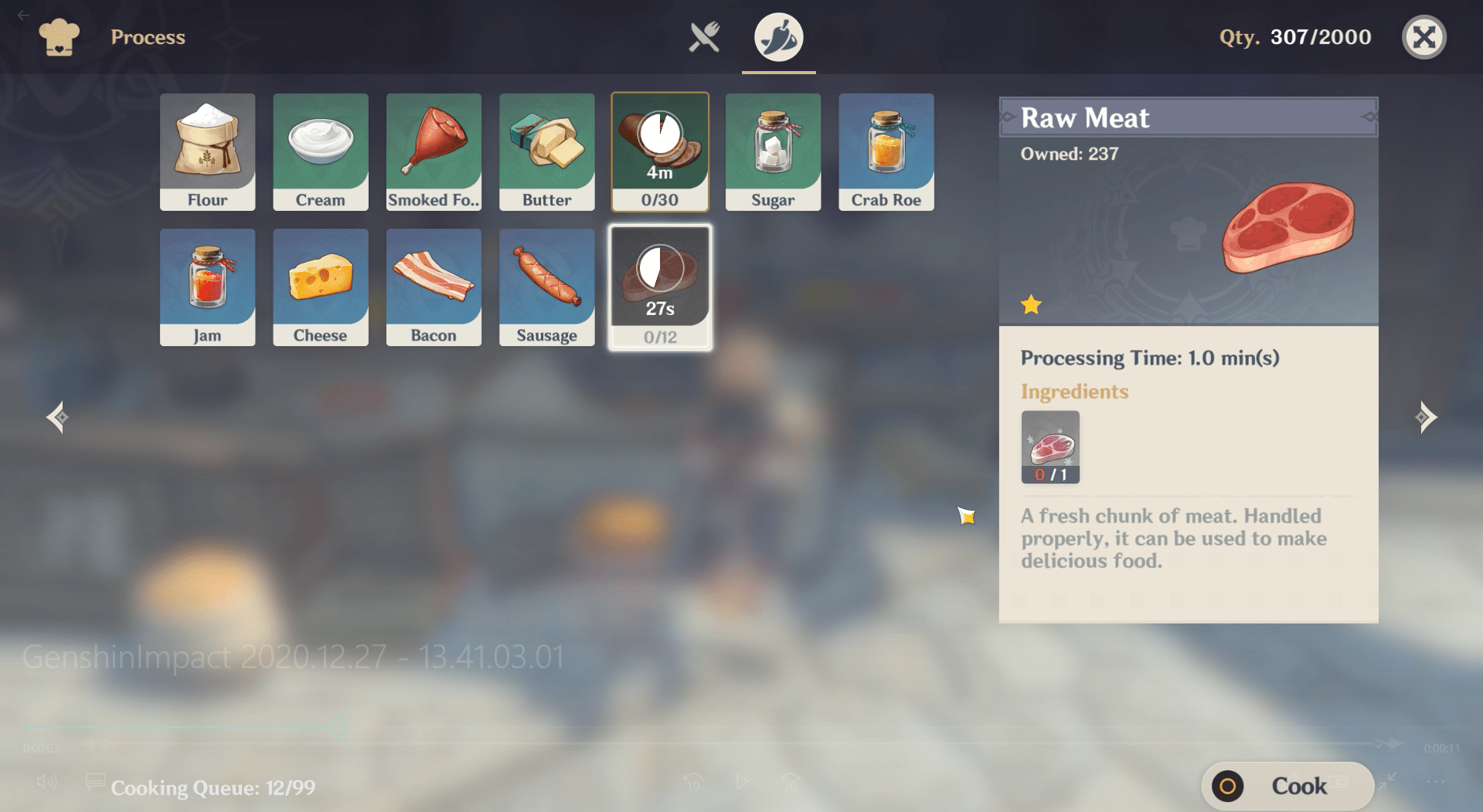Select the Crab Roe ingredient
The width and height of the screenshot is (1483, 812).
[x=886, y=151]
